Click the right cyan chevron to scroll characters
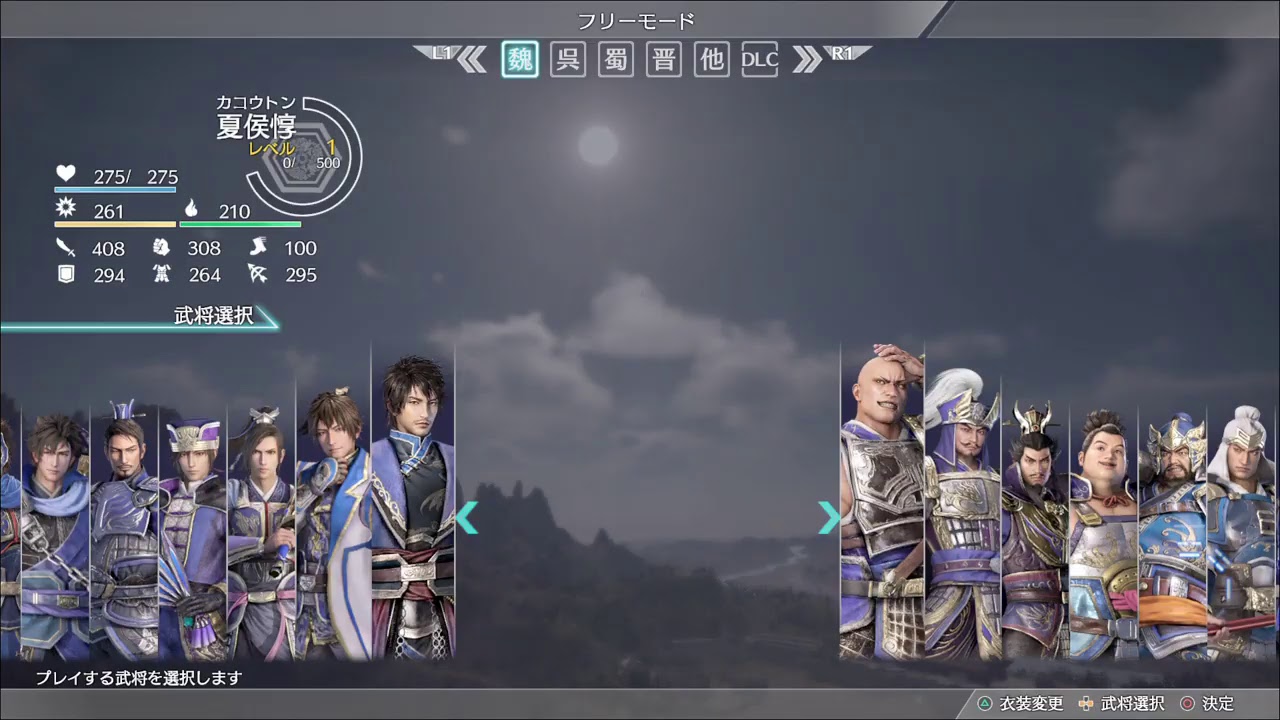The width and height of the screenshot is (1280, 720). click(x=828, y=518)
